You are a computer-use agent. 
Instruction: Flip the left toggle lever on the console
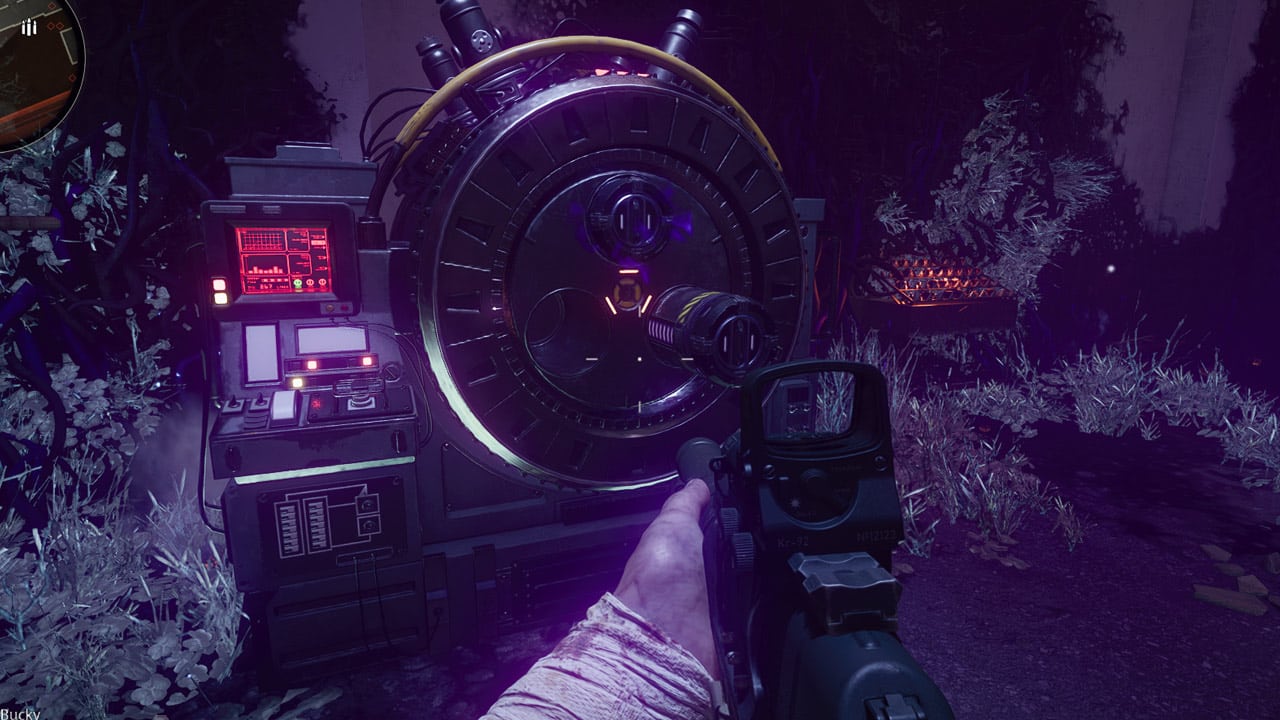[x=233, y=401]
